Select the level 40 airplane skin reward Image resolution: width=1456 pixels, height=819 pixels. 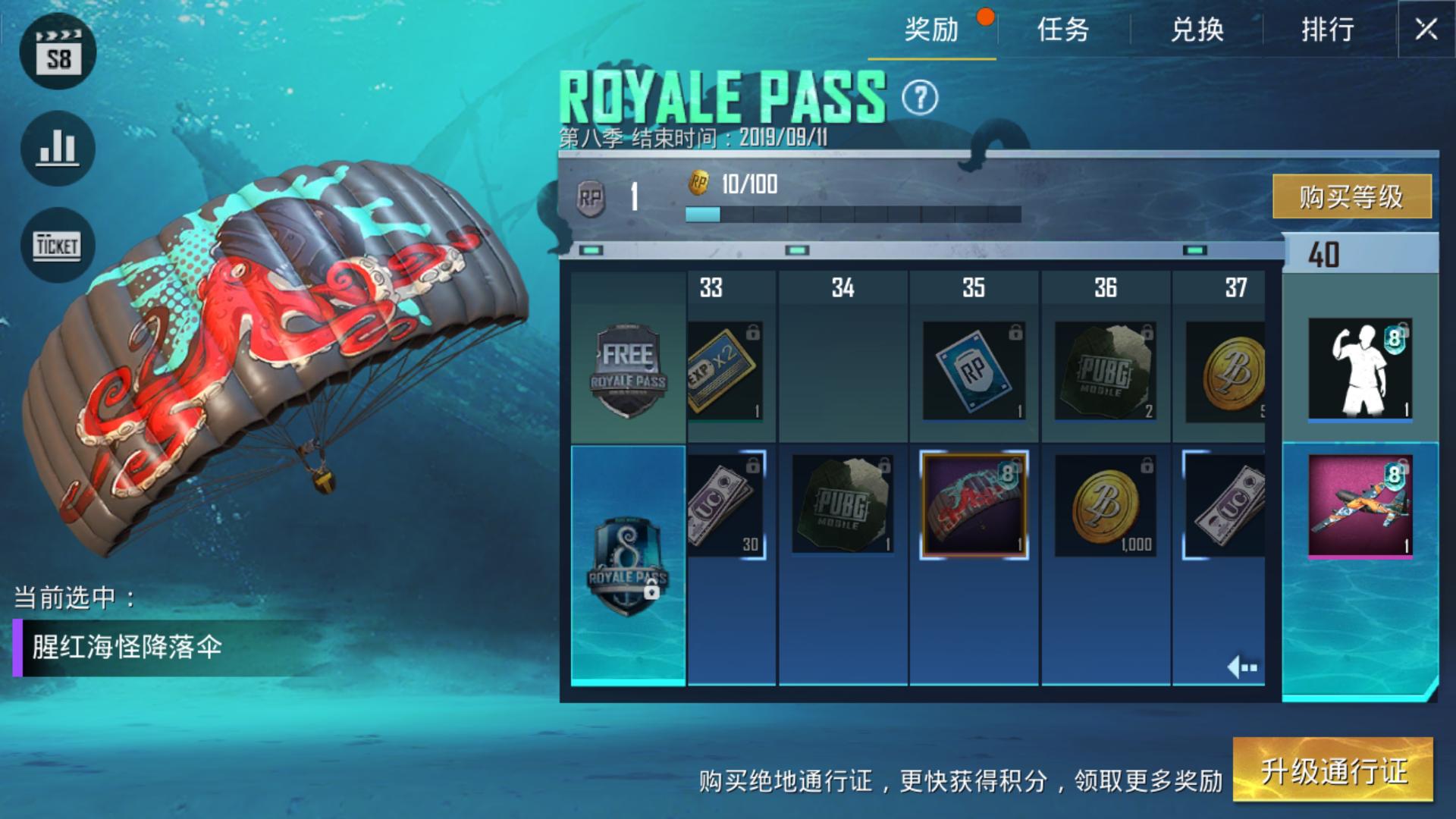(x=1360, y=506)
